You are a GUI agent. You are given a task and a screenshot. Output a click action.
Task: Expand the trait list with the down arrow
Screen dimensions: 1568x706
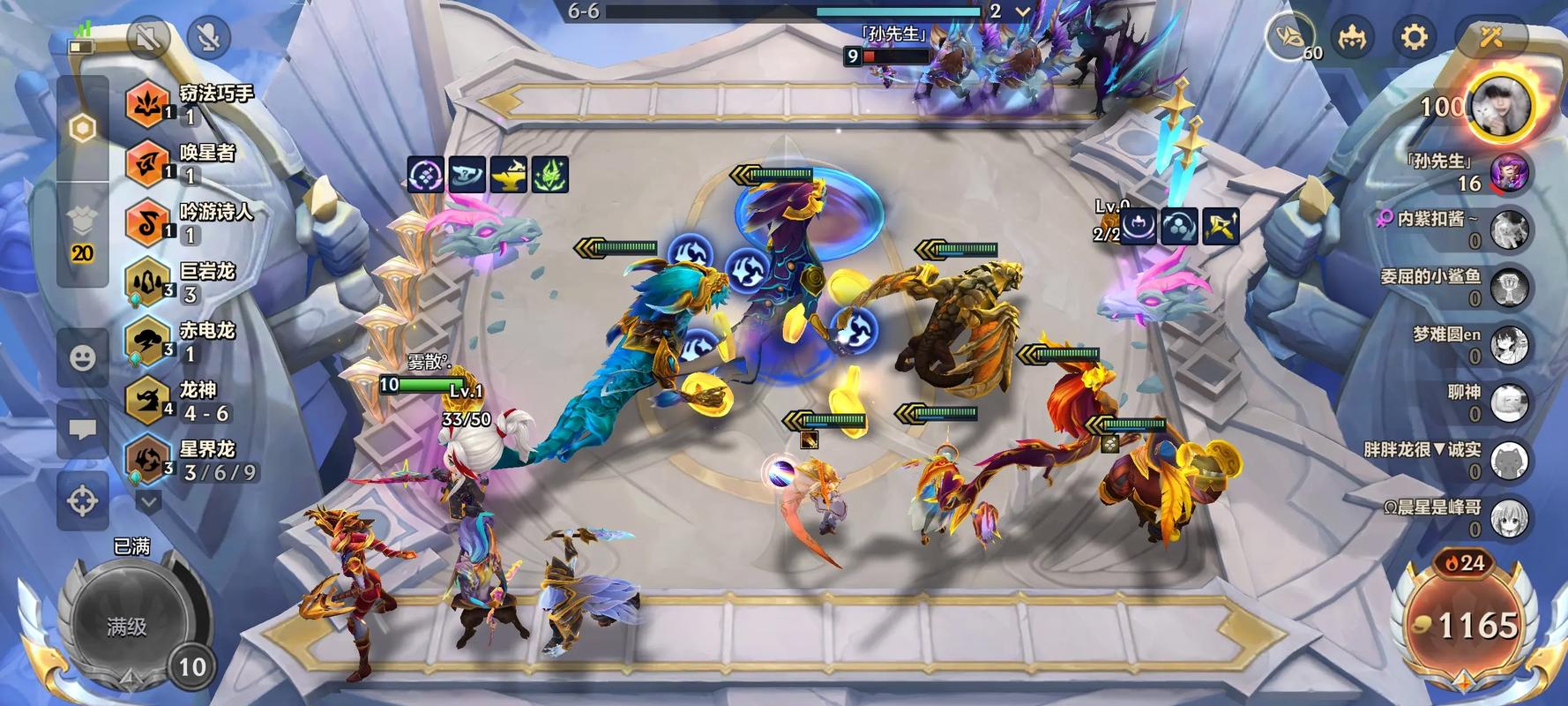click(148, 501)
